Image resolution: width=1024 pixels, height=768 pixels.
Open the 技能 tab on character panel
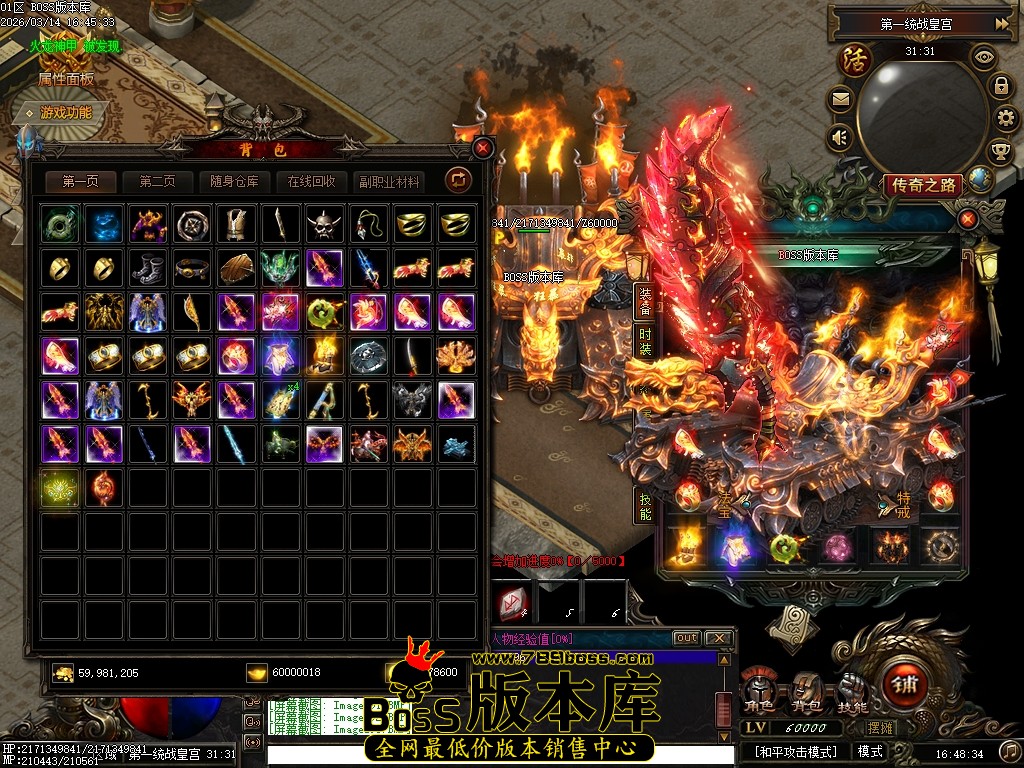pos(645,505)
